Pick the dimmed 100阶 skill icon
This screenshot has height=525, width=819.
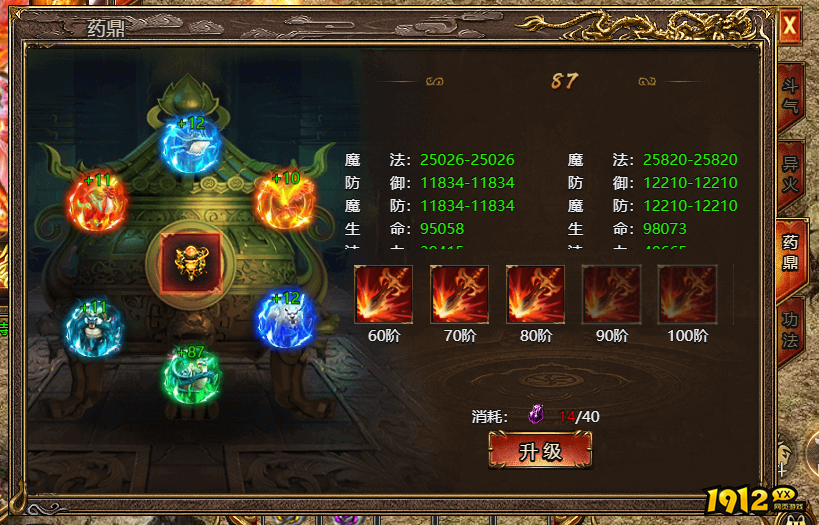688,294
